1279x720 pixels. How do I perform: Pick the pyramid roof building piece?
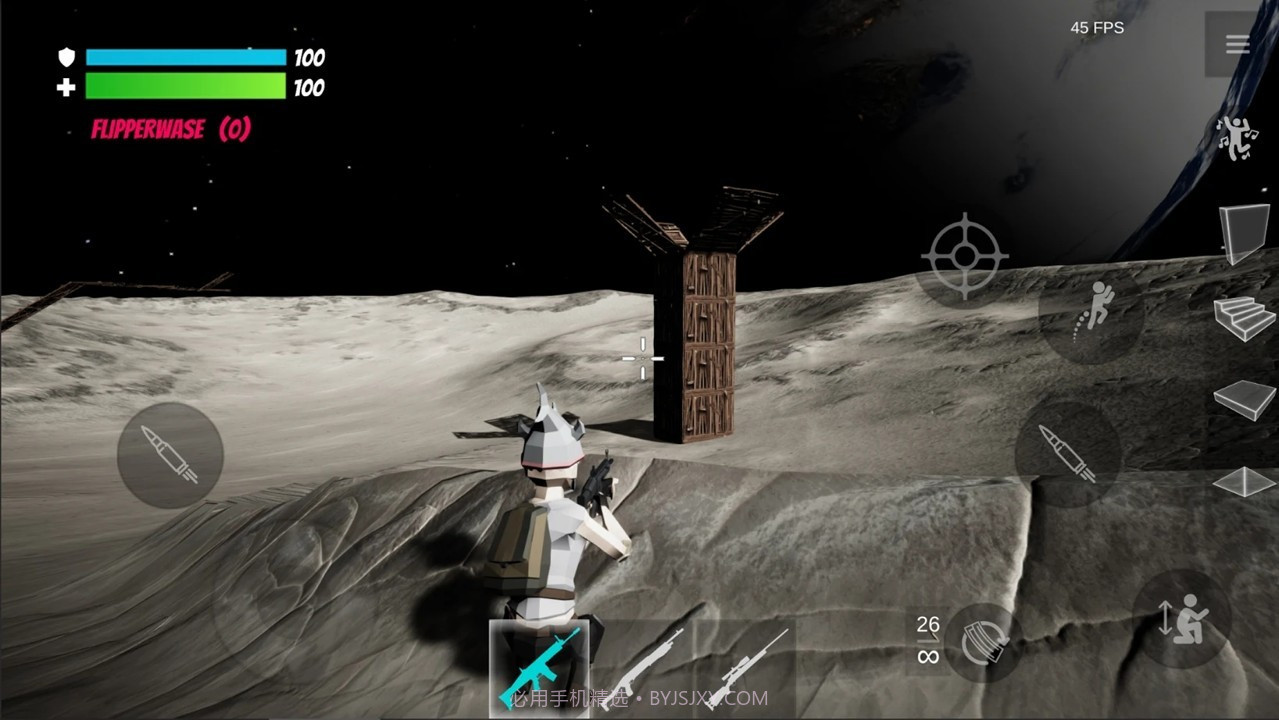[x=1244, y=481]
